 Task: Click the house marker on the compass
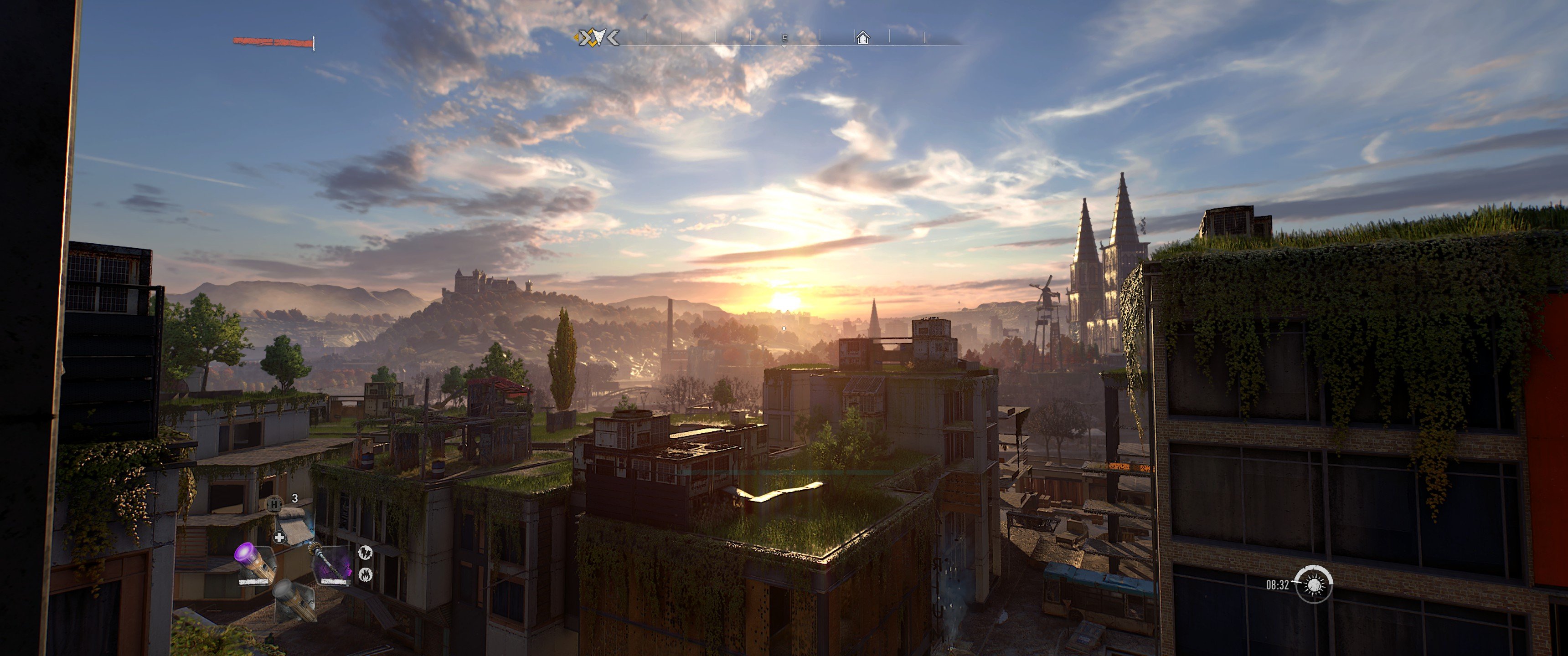(862, 38)
